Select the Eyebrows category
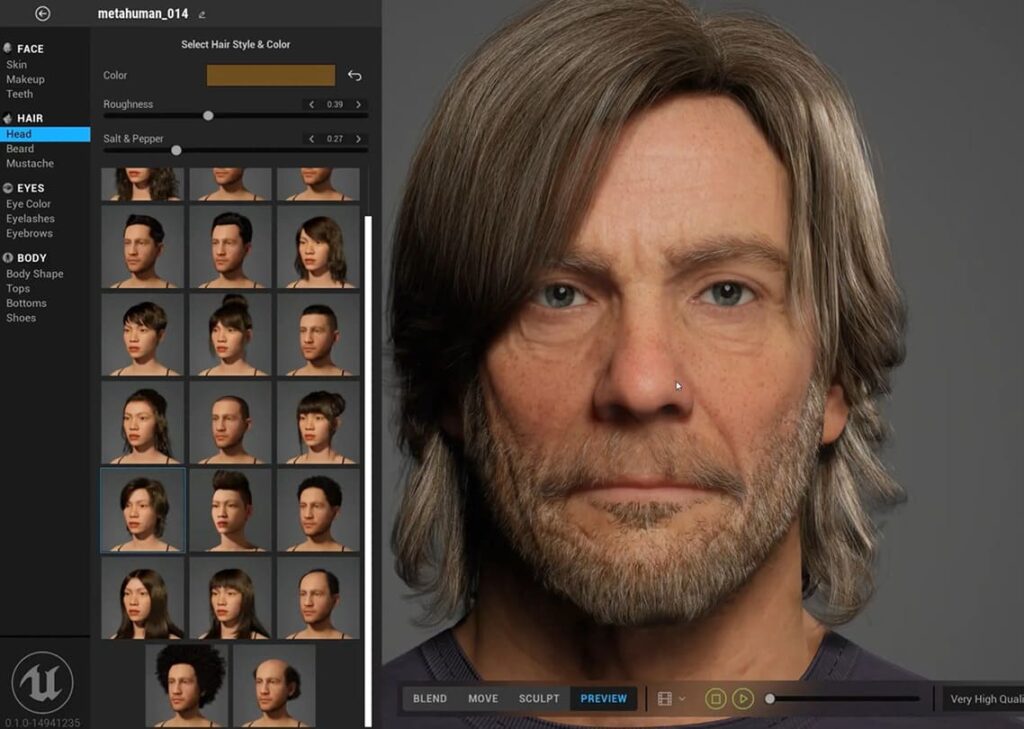The width and height of the screenshot is (1024, 729). click(29, 233)
